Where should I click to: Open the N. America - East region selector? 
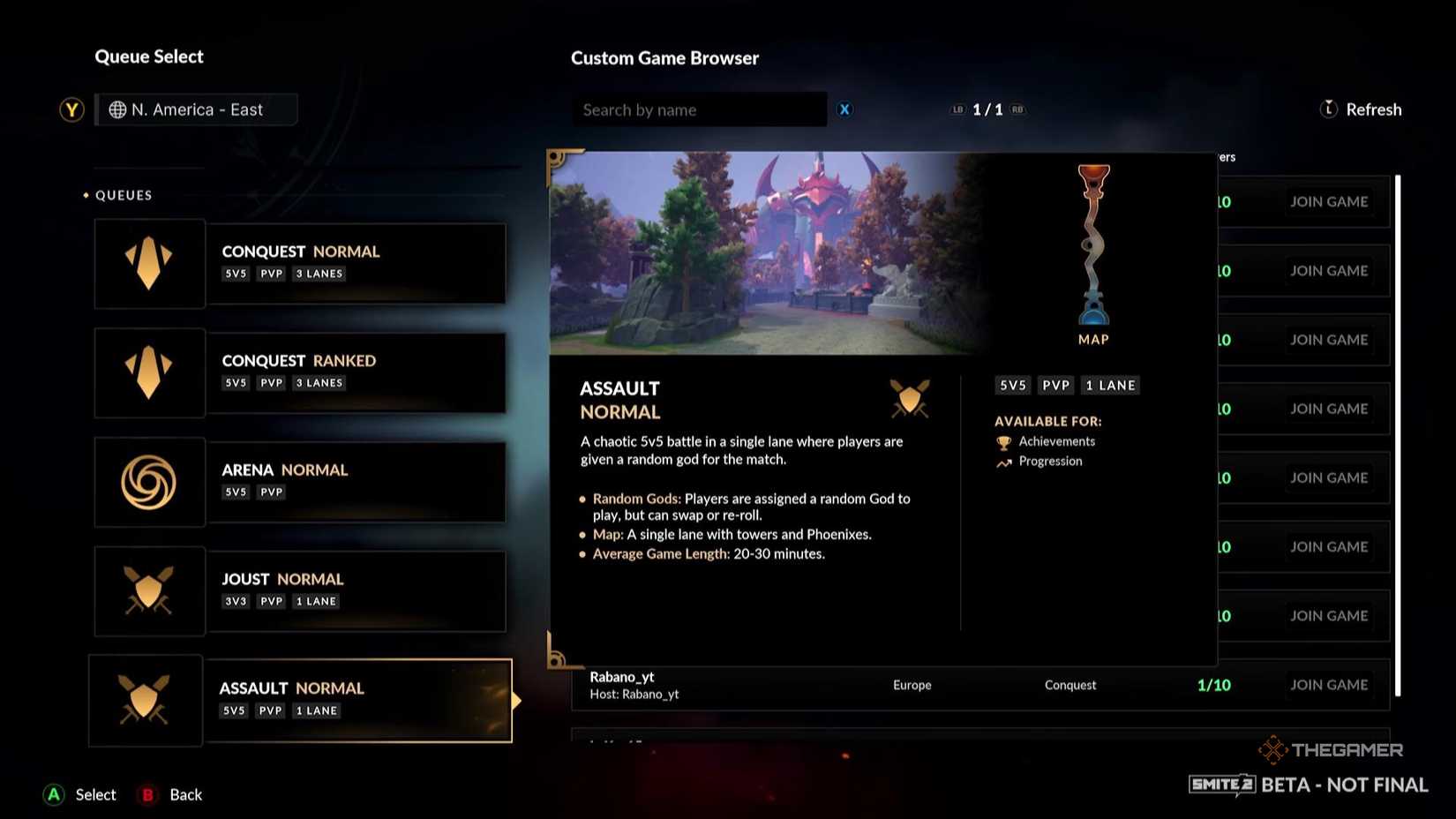tap(196, 109)
